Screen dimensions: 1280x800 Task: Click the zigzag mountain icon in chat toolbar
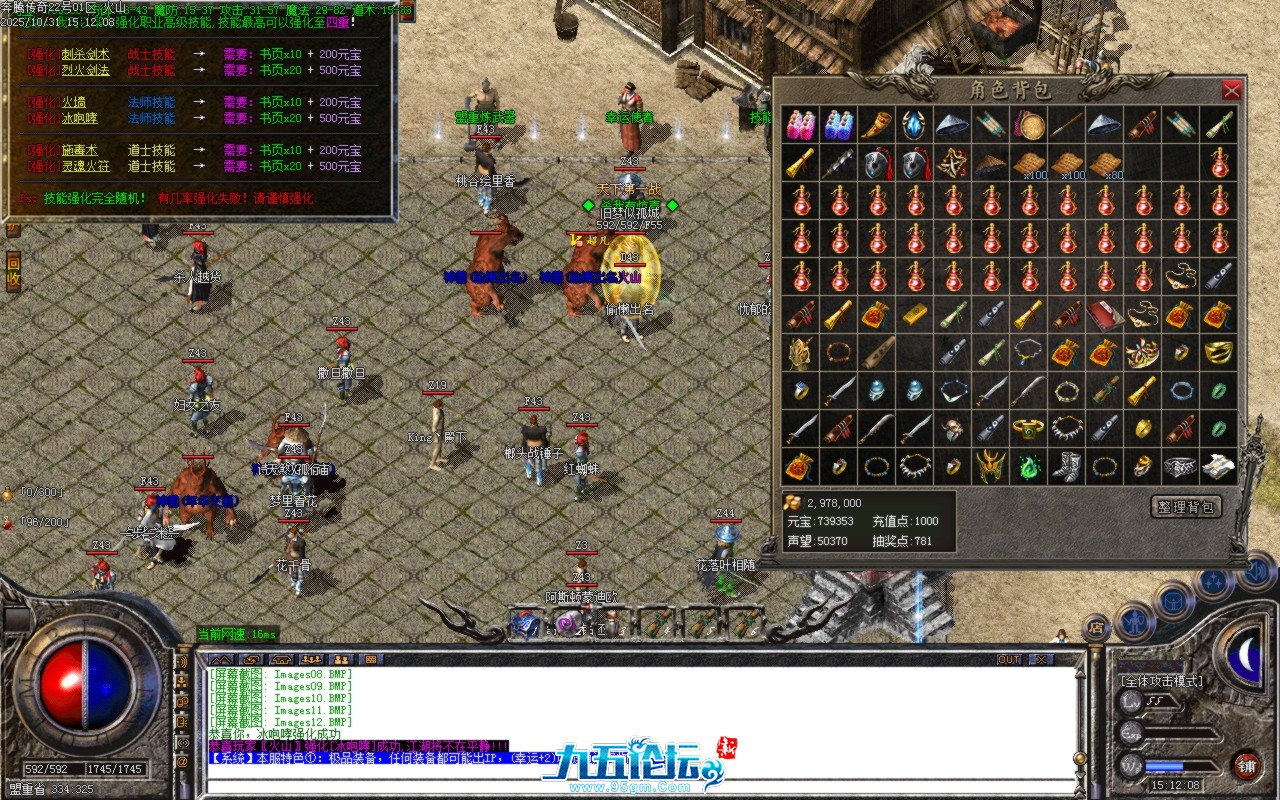point(221,657)
